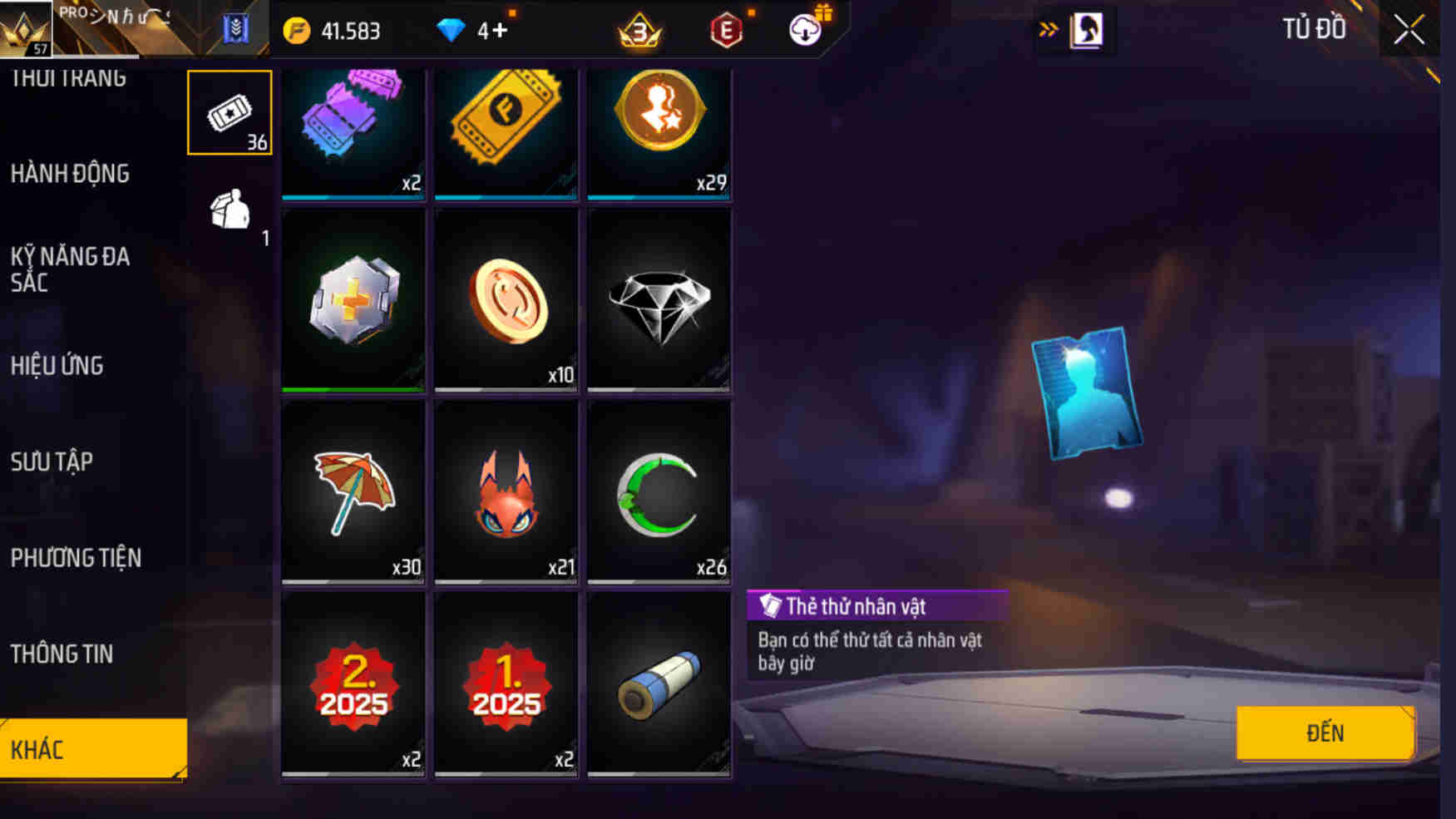
Task: Switch to the PHƯƠNG TIỆN tab
Action: [x=75, y=559]
